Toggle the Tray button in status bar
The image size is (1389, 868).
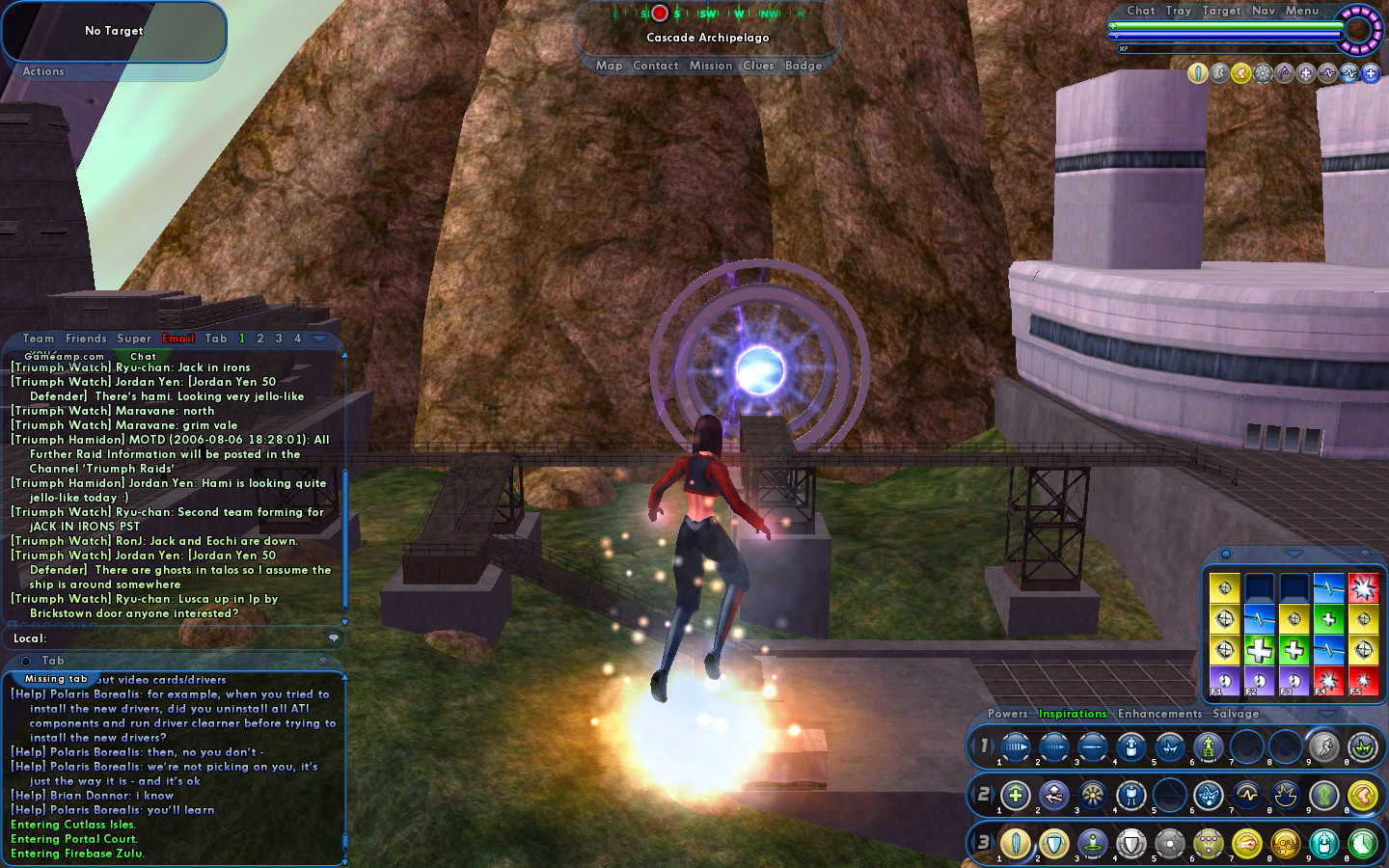1178,11
